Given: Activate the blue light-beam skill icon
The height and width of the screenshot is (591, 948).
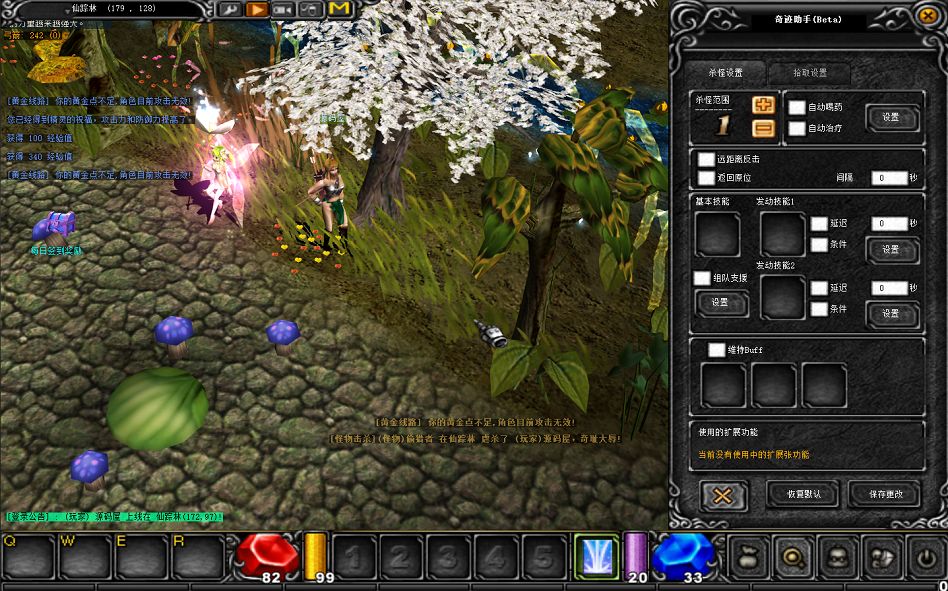Looking at the screenshot, I should click(x=595, y=556).
